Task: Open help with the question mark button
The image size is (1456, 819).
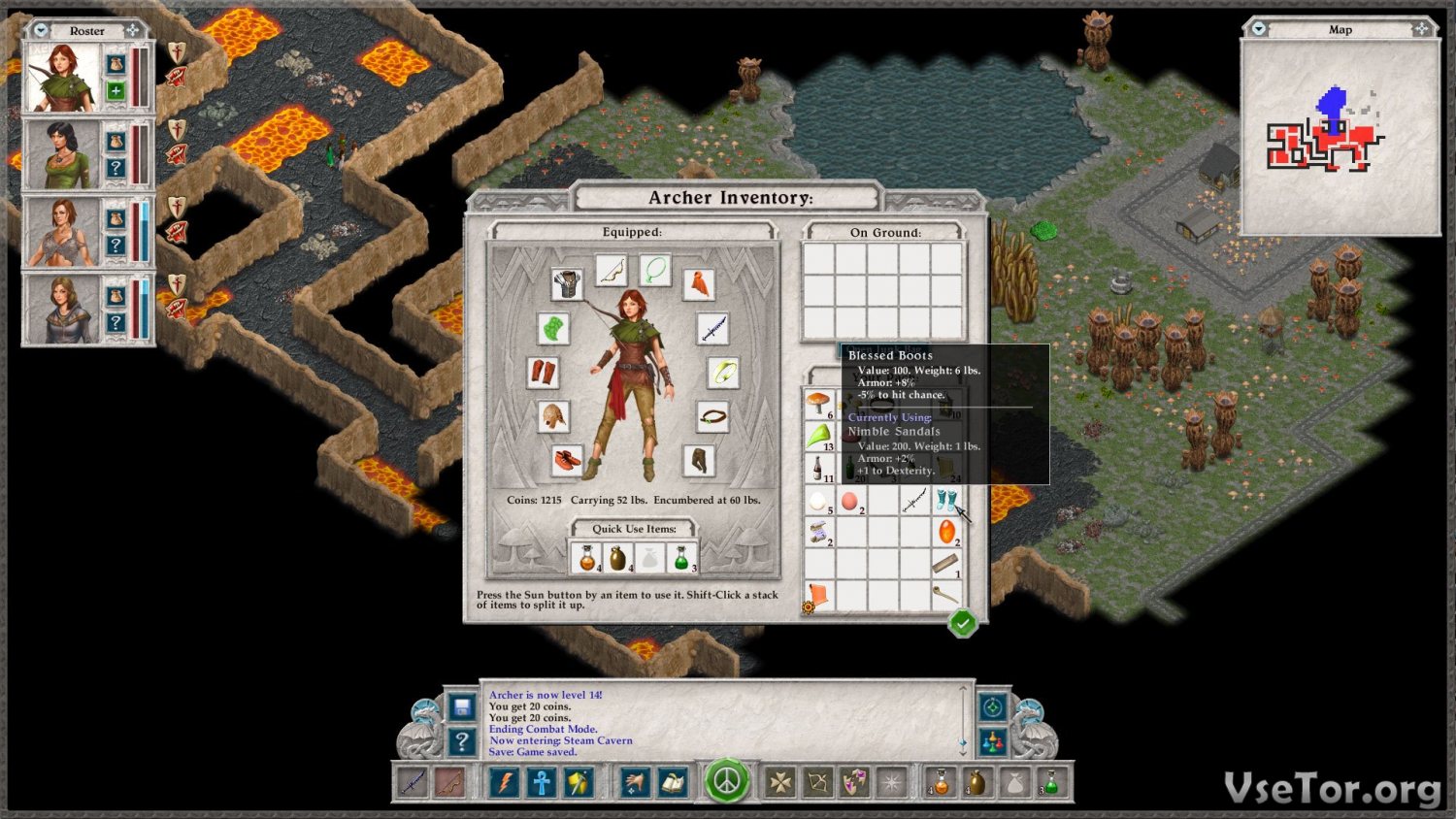Action: tap(462, 742)
